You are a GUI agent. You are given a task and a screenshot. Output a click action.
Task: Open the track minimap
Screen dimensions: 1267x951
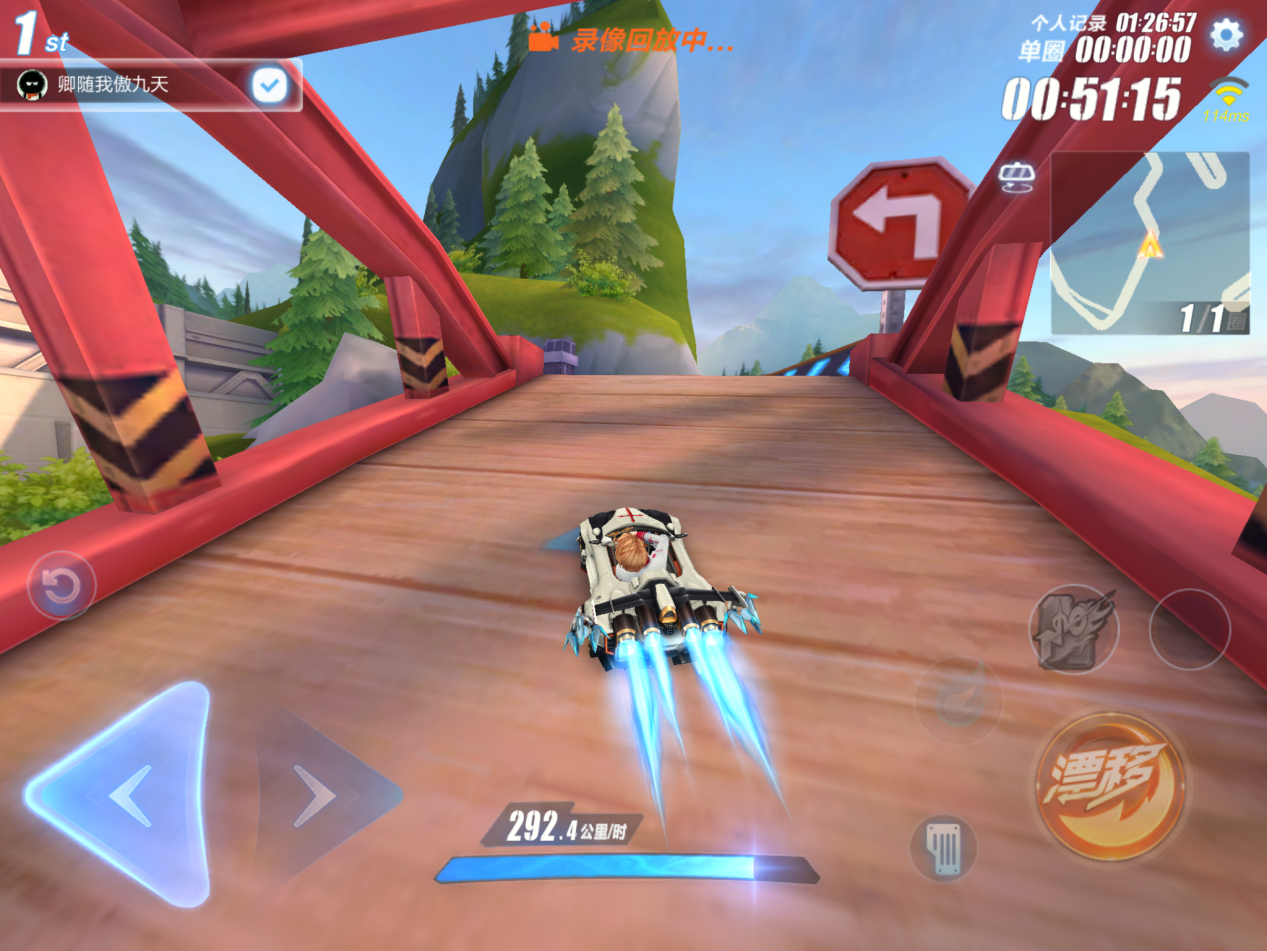click(x=1149, y=242)
